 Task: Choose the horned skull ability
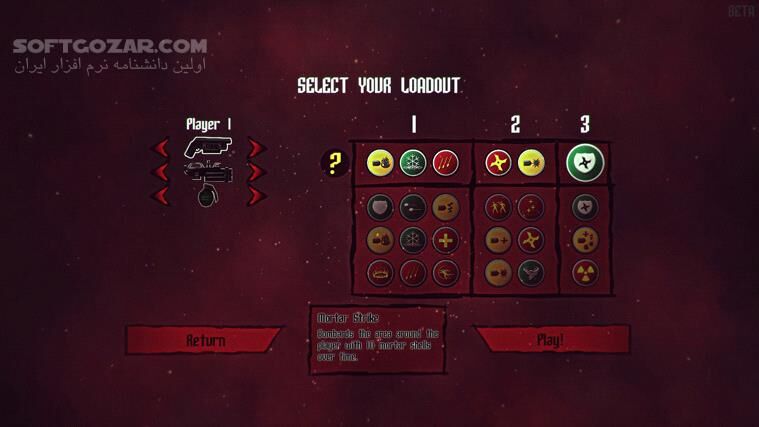(x=530, y=272)
